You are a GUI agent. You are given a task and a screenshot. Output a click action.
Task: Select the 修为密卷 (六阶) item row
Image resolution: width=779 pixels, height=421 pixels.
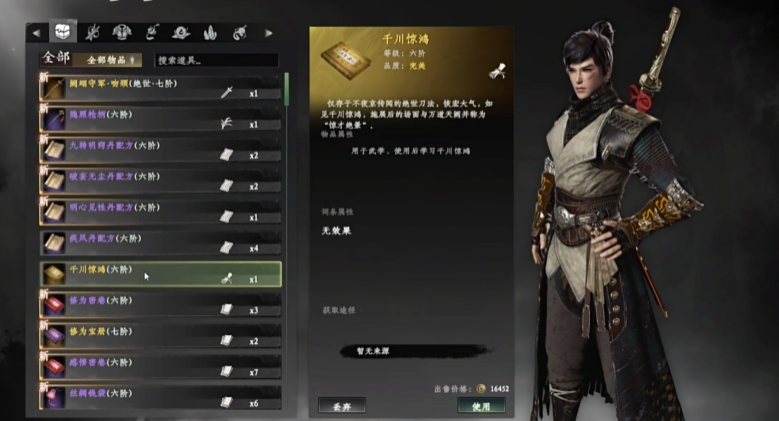point(160,304)
